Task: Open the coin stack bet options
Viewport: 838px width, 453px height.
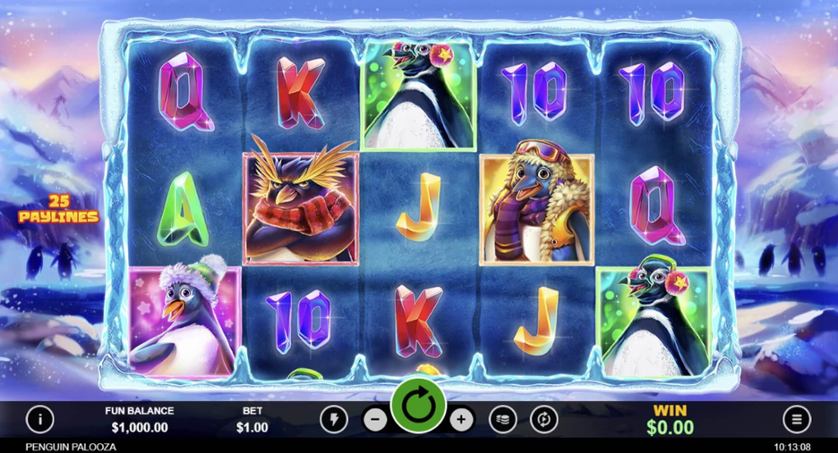Action: point(503,418)
